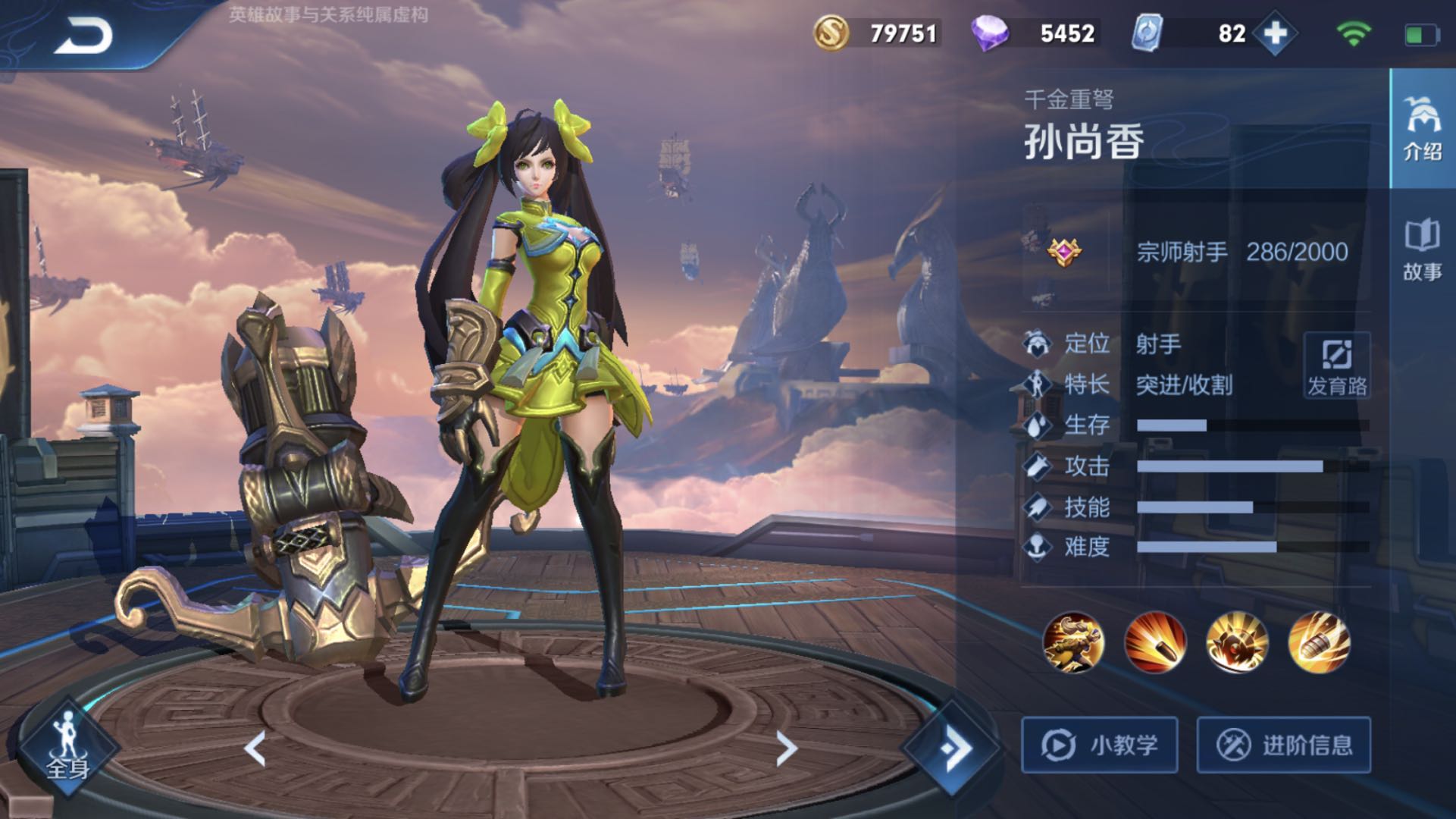
Task: View the red bullet skill icon
Action: pyautogui.click(x=1155, y=643)
